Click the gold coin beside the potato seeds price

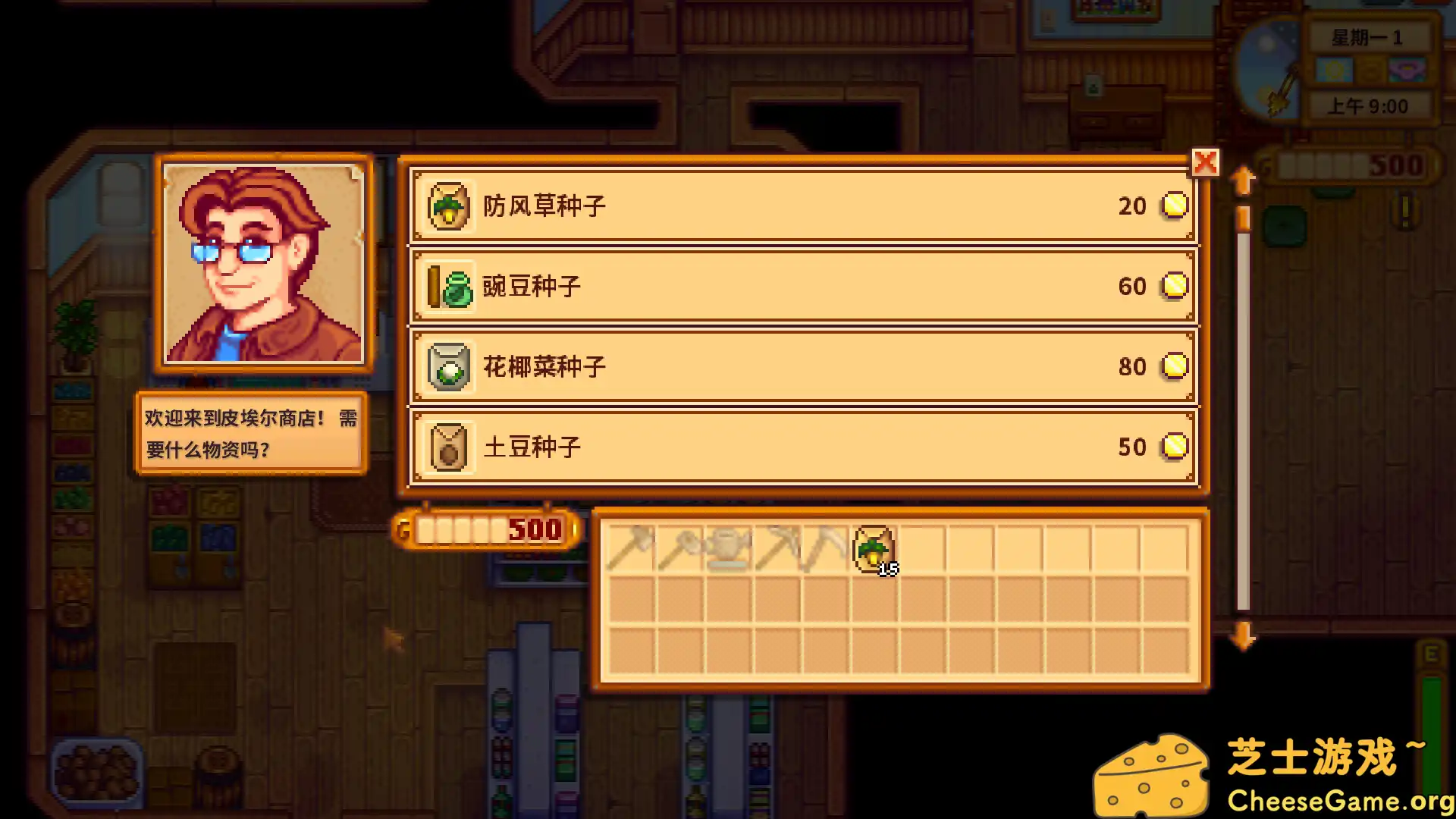[x=1174, y=447]
